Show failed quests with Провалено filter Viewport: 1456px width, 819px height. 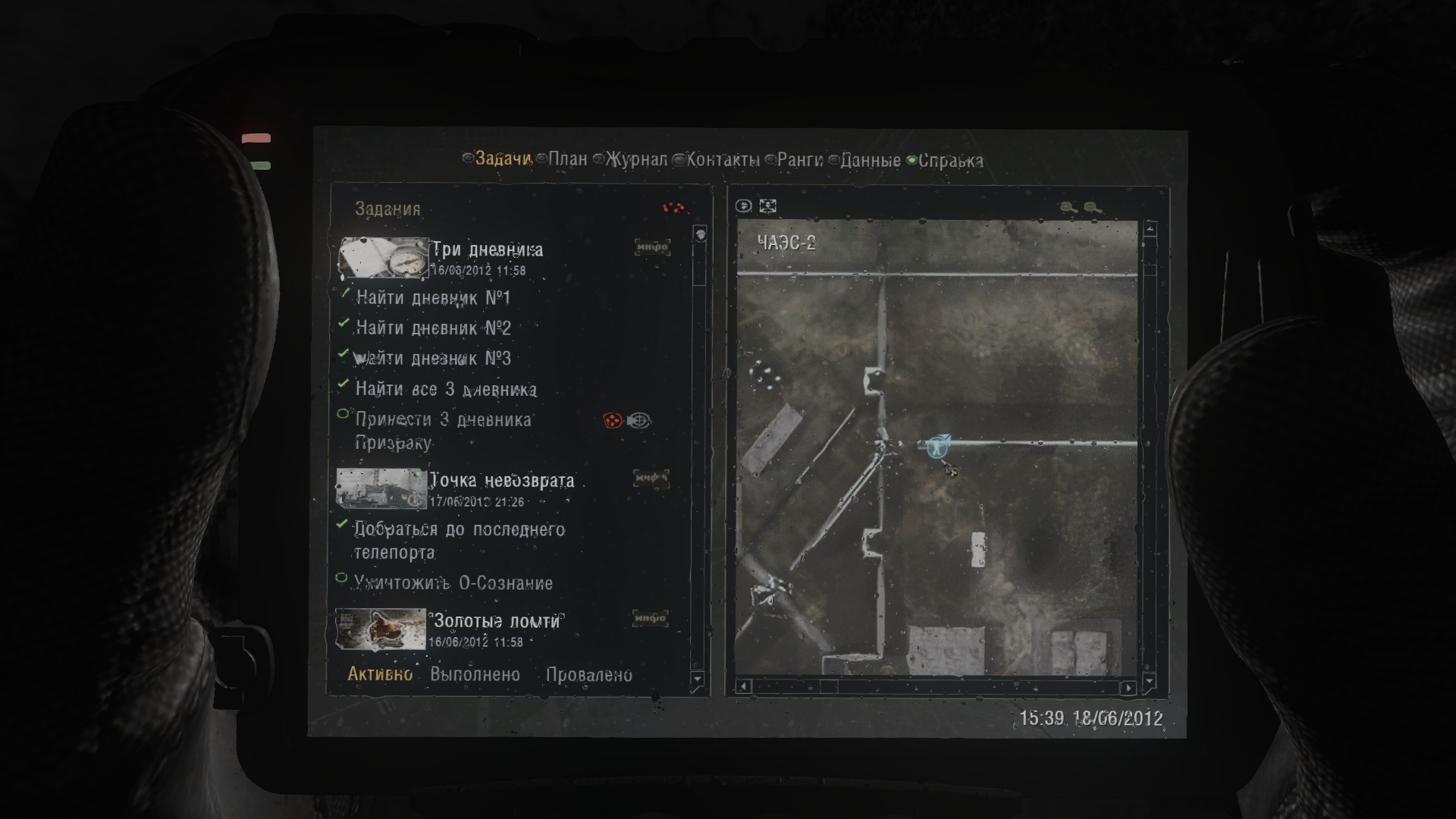pyautogui.click(x=590, y=674)
